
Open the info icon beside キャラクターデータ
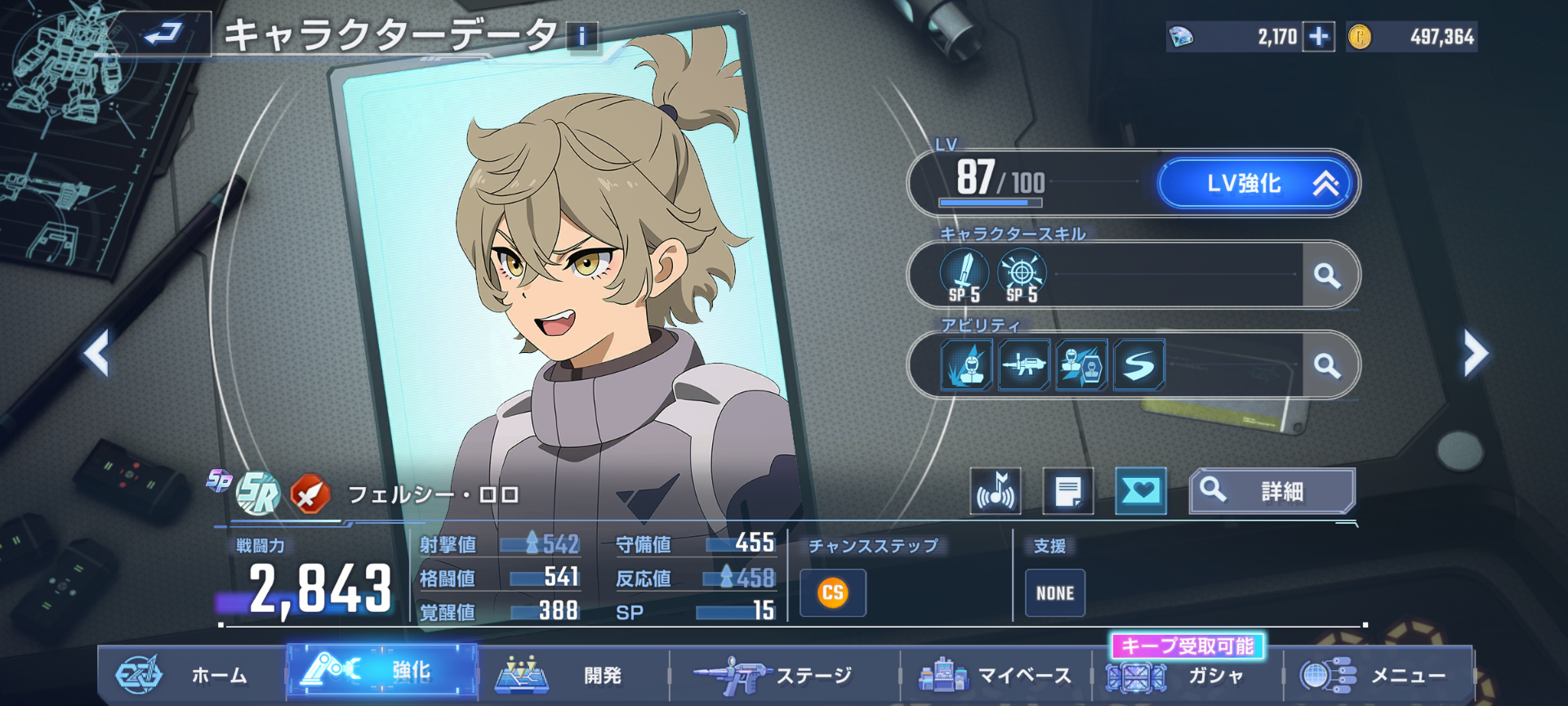tap(582, 37)
